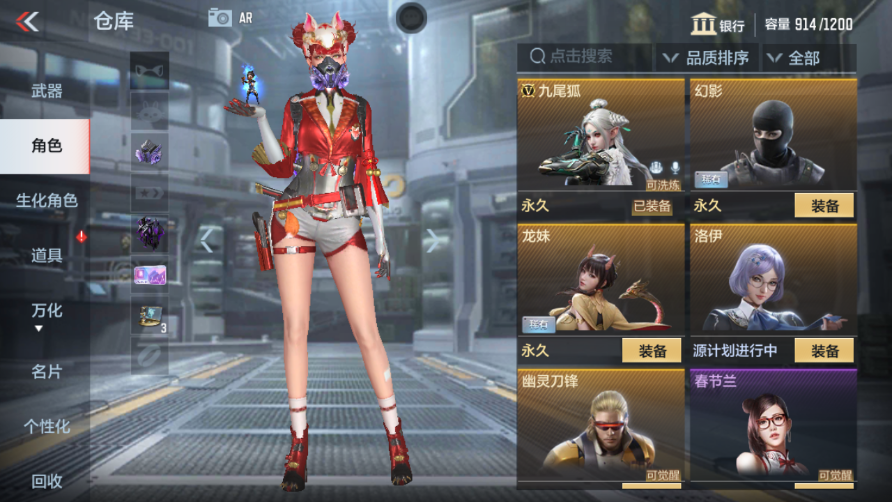Go back using the double arrow button

pyautogui.click(x=28, y=21)
